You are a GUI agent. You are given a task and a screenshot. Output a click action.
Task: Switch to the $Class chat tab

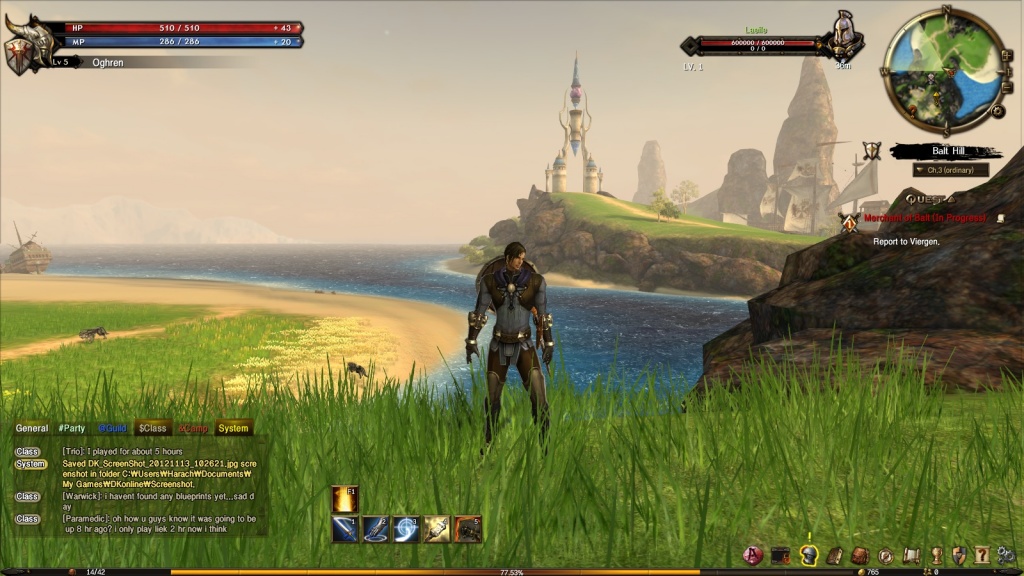152,428
